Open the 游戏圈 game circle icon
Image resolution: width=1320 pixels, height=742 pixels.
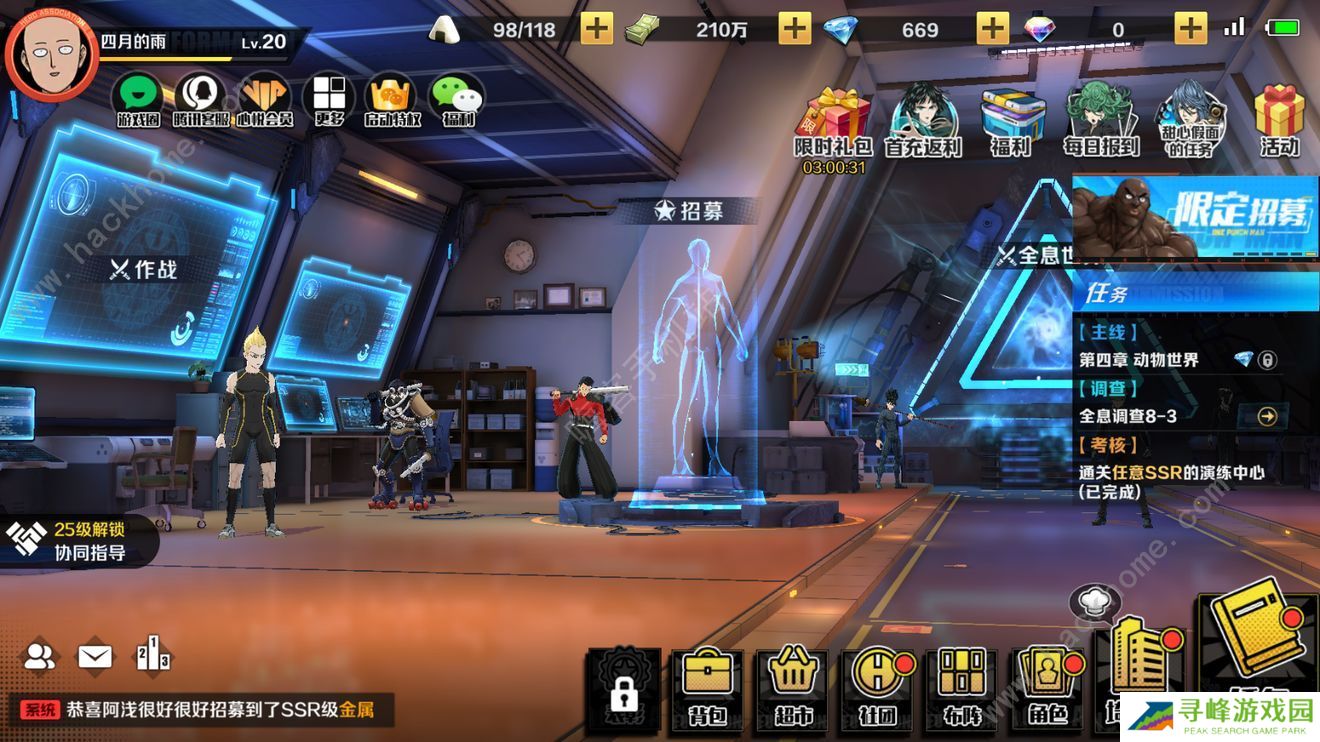point(139,100)
